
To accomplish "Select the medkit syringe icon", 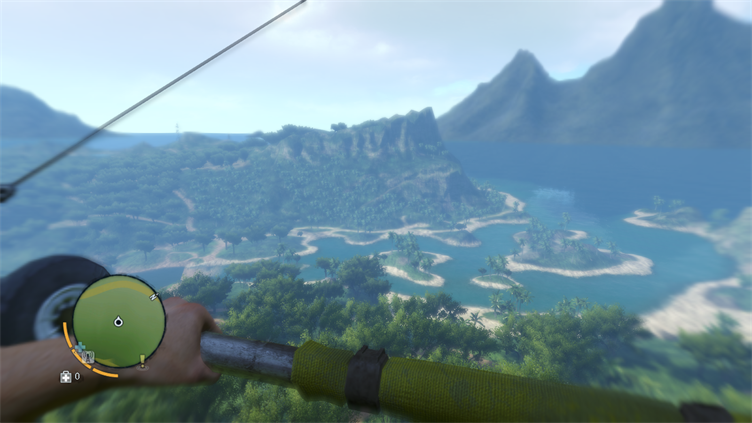I will coord(66,376).
